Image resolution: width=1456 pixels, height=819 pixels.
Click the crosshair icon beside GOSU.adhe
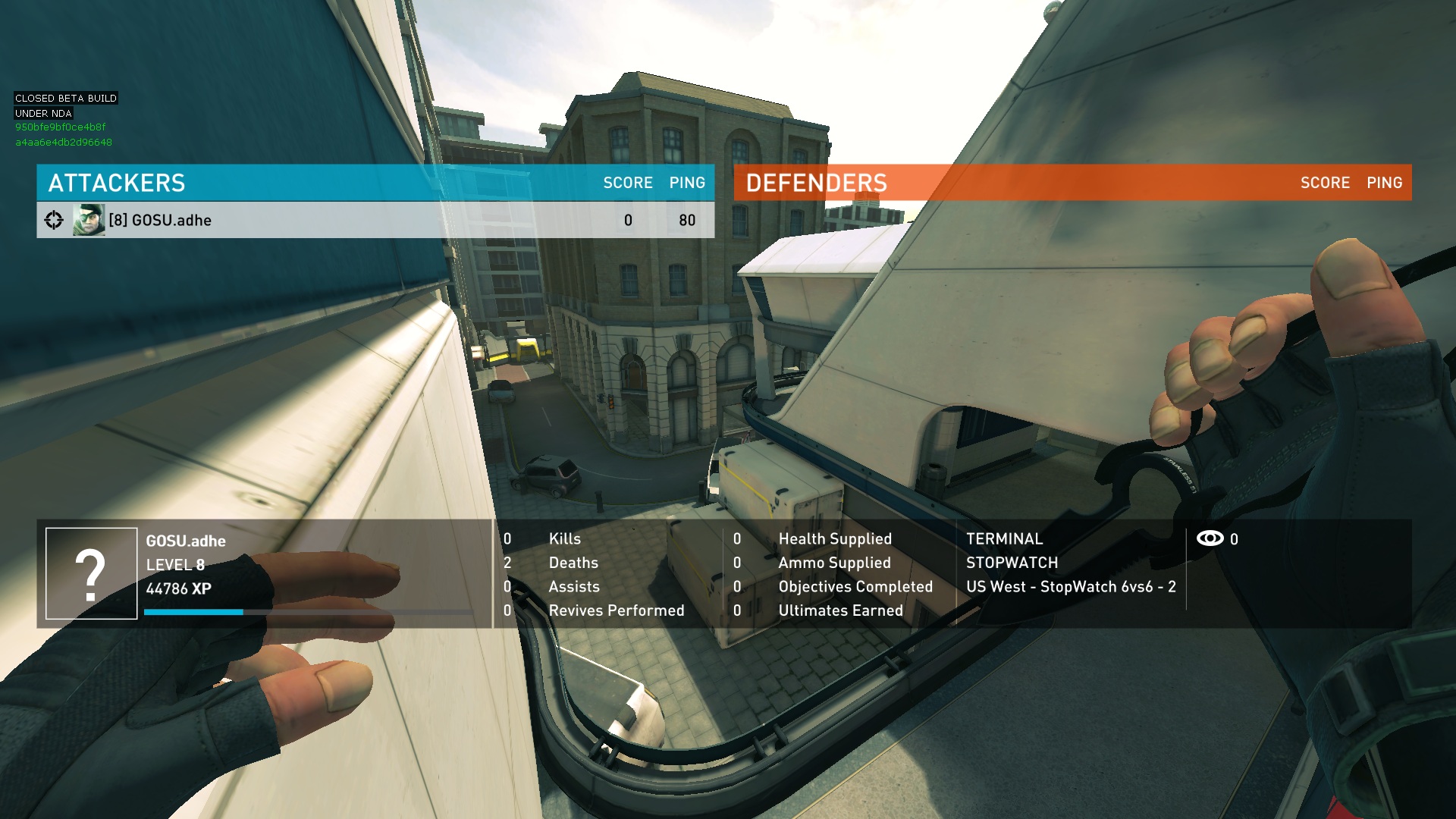click(54, 220)
